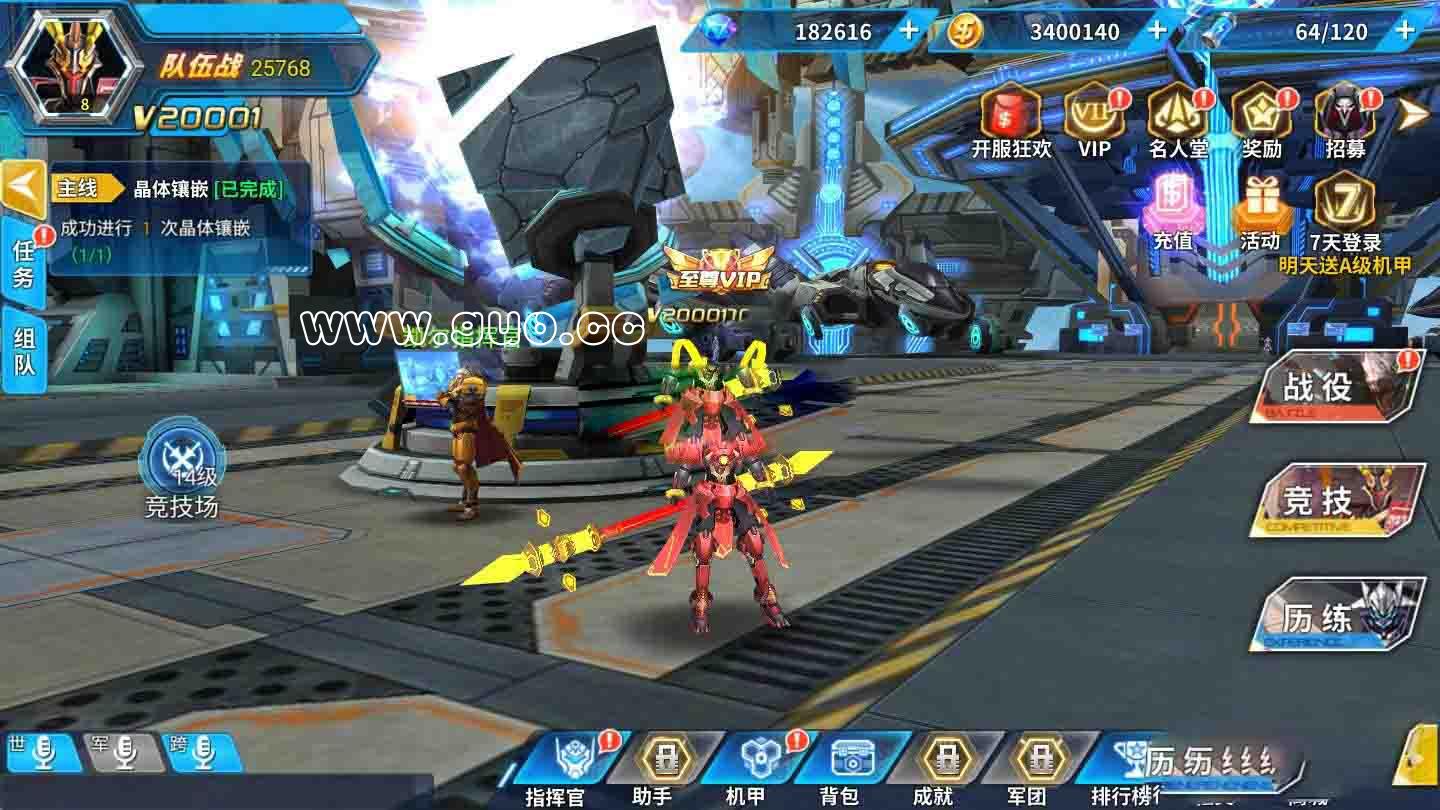This screenshot has width=1440, height=810.
Task: Open the 战役 battle menu
Action: (1338, 387)
